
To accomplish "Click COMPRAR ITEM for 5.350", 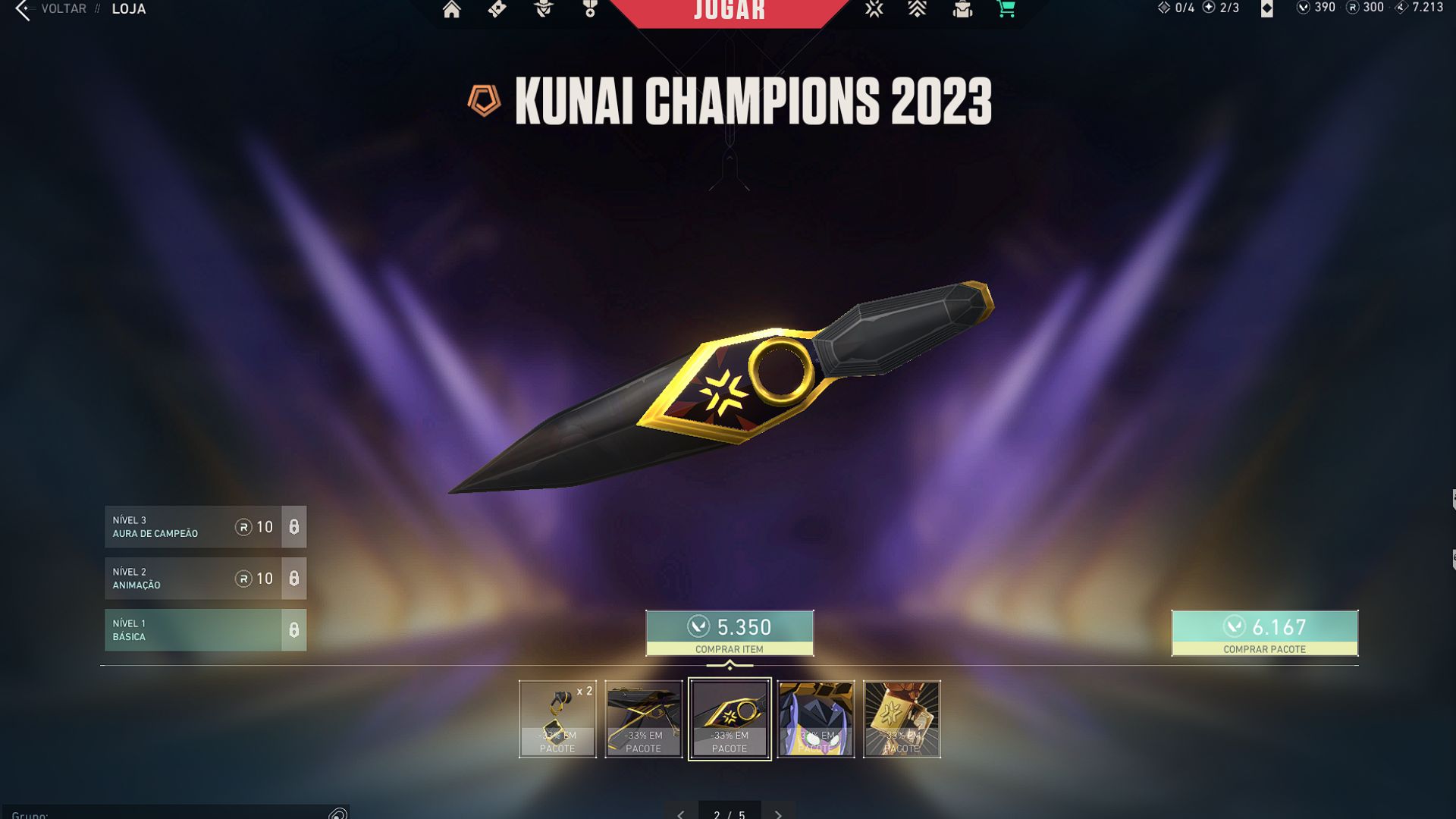I will pos(729,632).
